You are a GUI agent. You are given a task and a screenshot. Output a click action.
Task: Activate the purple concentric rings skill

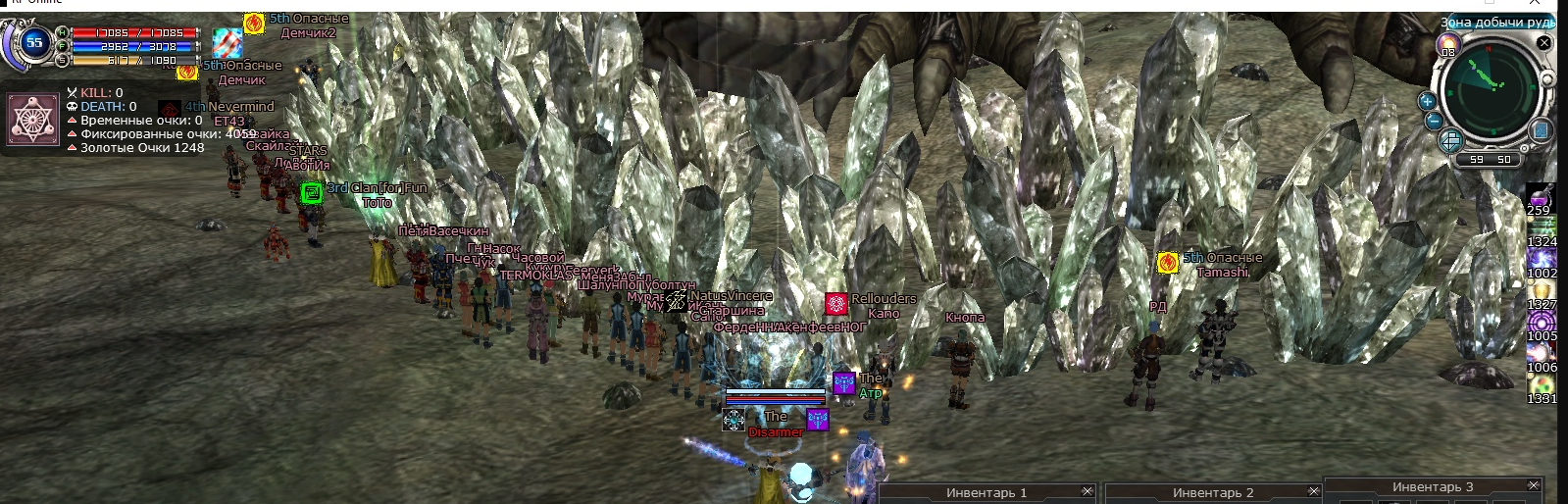(x=1541, y=321)
